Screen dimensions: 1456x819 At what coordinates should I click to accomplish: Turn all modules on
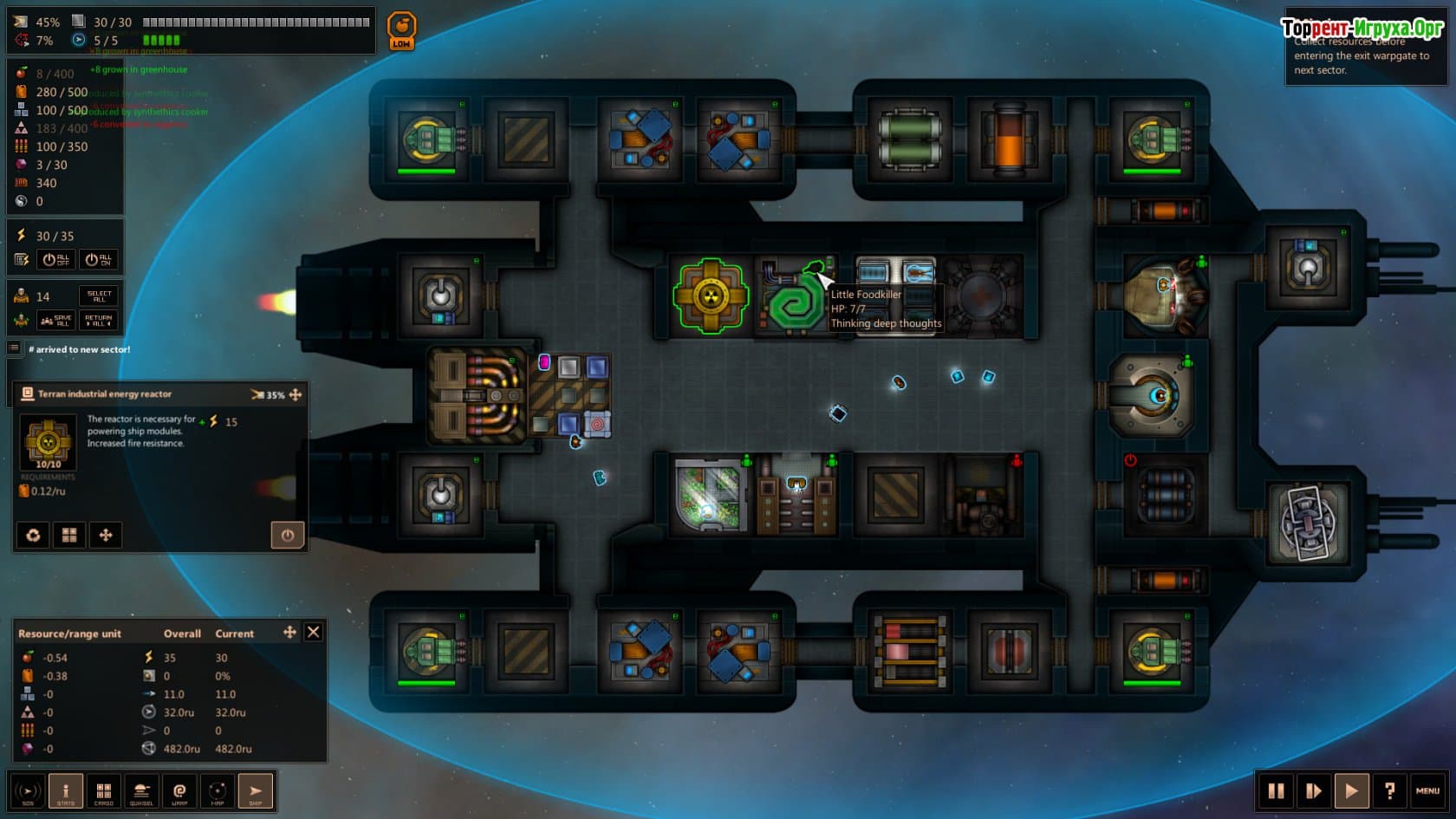pos(99,259)
